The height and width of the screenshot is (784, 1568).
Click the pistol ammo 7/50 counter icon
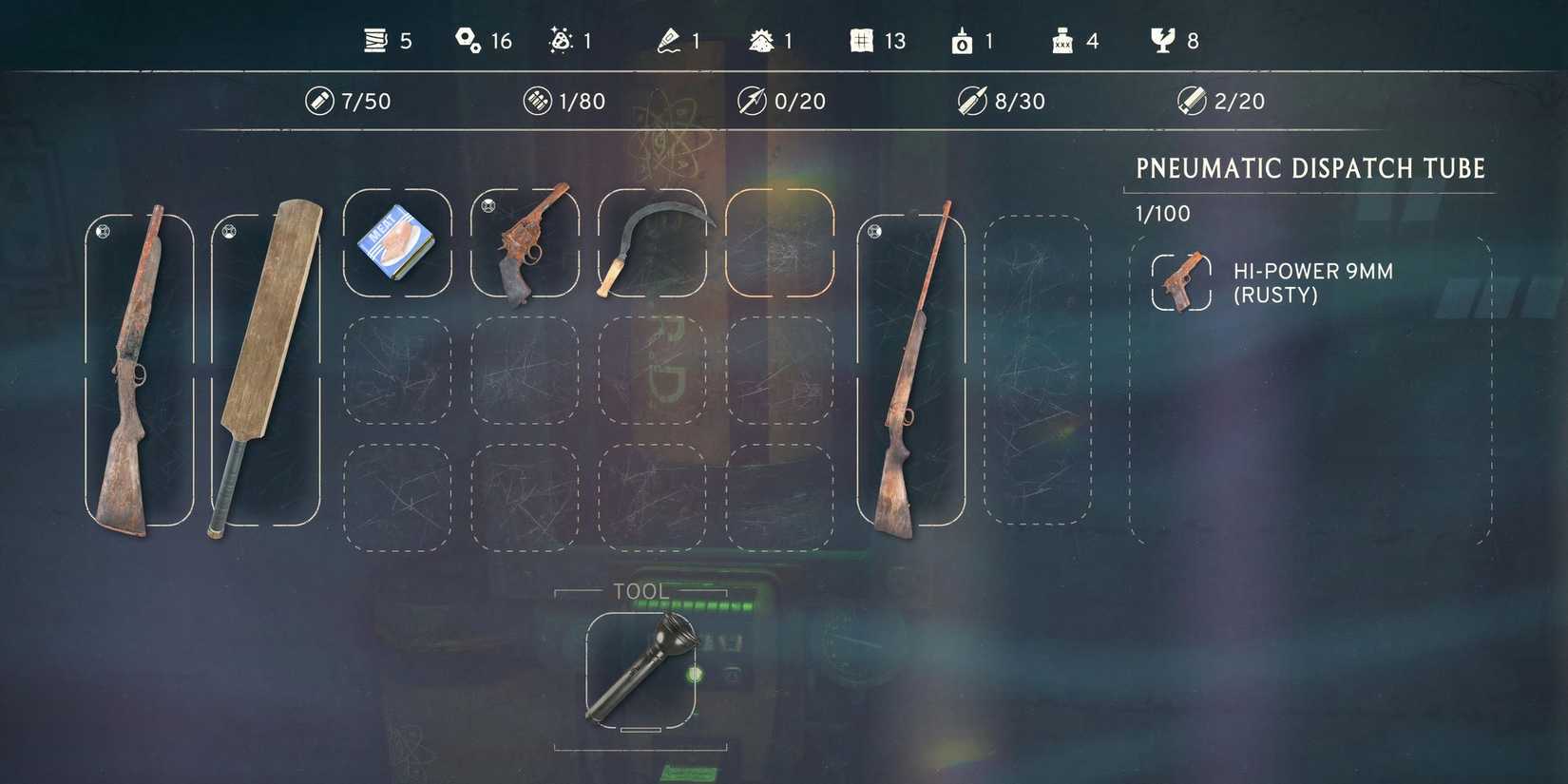[x=318, y=100]
